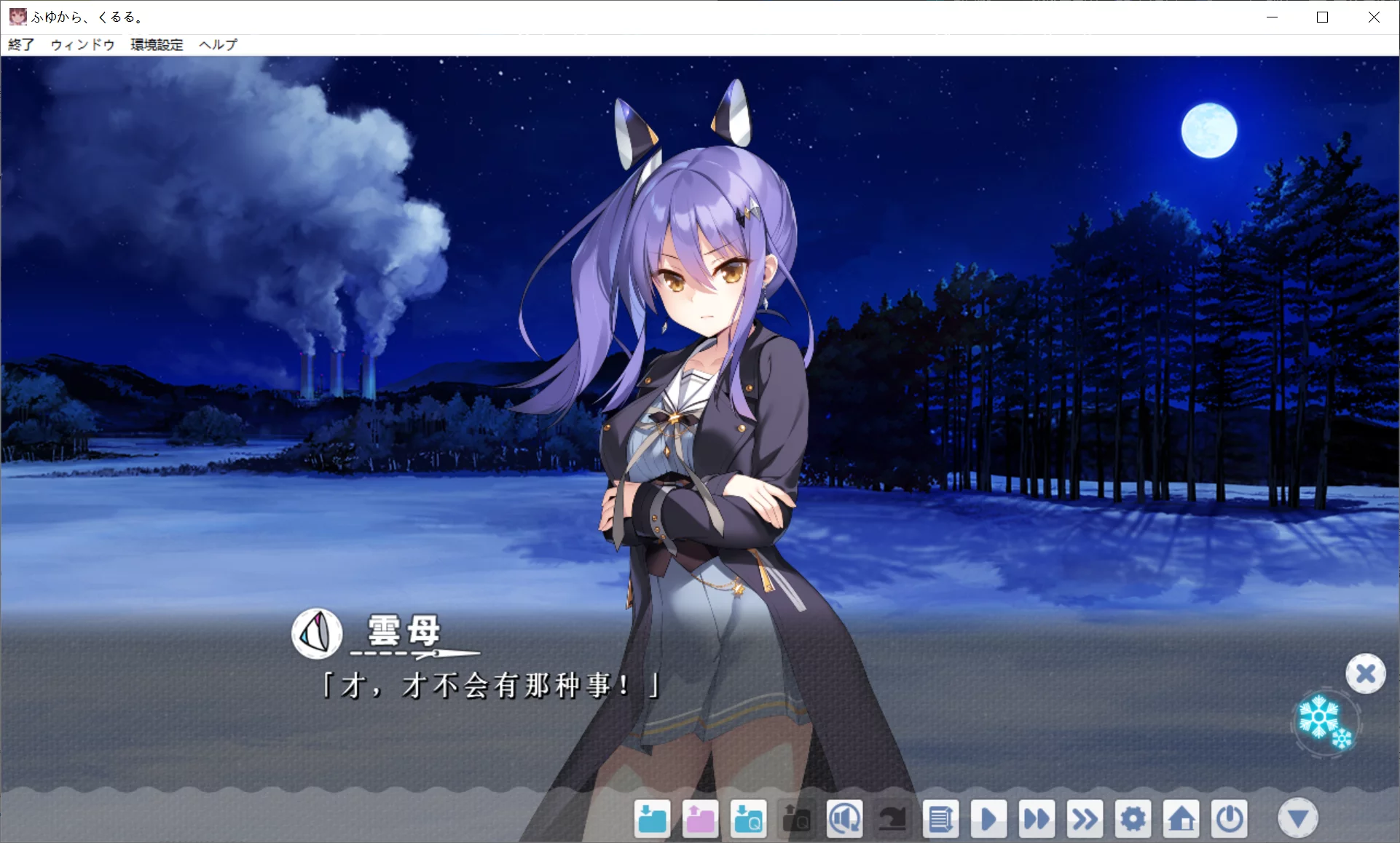Close the dialogue with the X button
The image size is (1400, 843).
(1366, 673)
